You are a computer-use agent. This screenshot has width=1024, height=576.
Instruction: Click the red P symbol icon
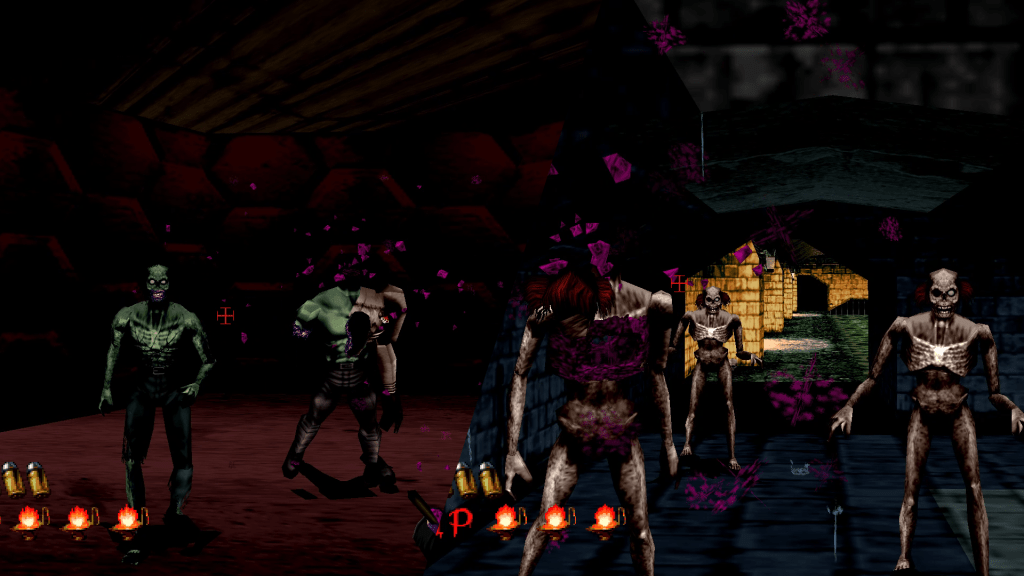pyautogui.click(x=461, y=519)
